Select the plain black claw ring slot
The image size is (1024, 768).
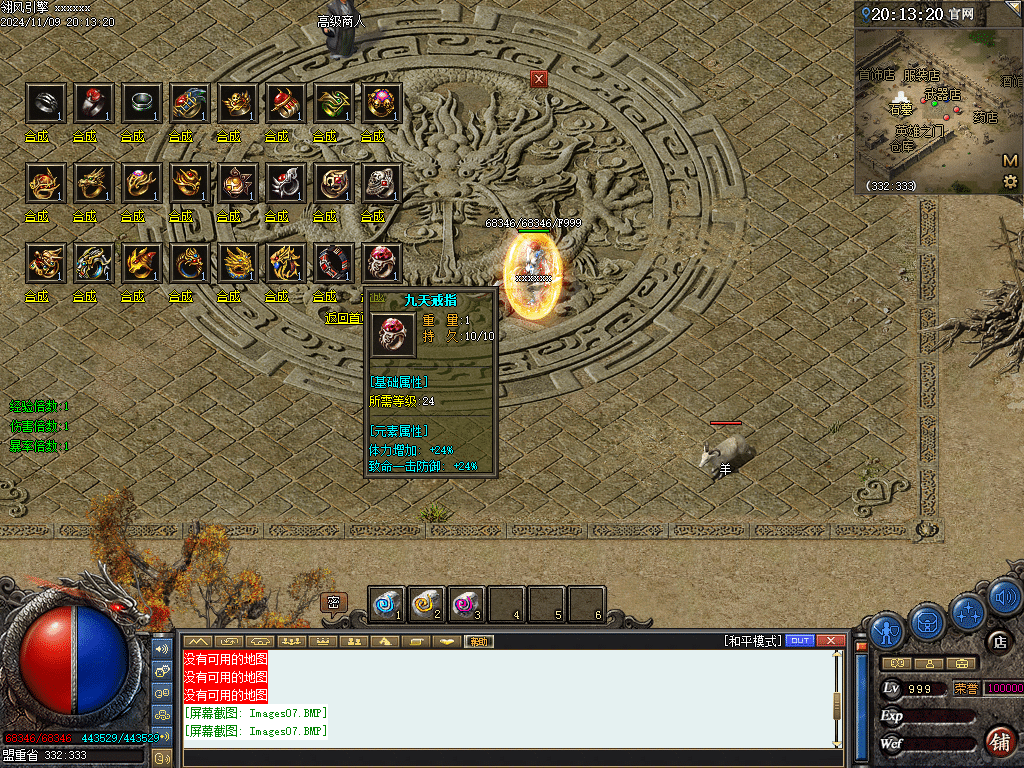click(x=45, y=101)
